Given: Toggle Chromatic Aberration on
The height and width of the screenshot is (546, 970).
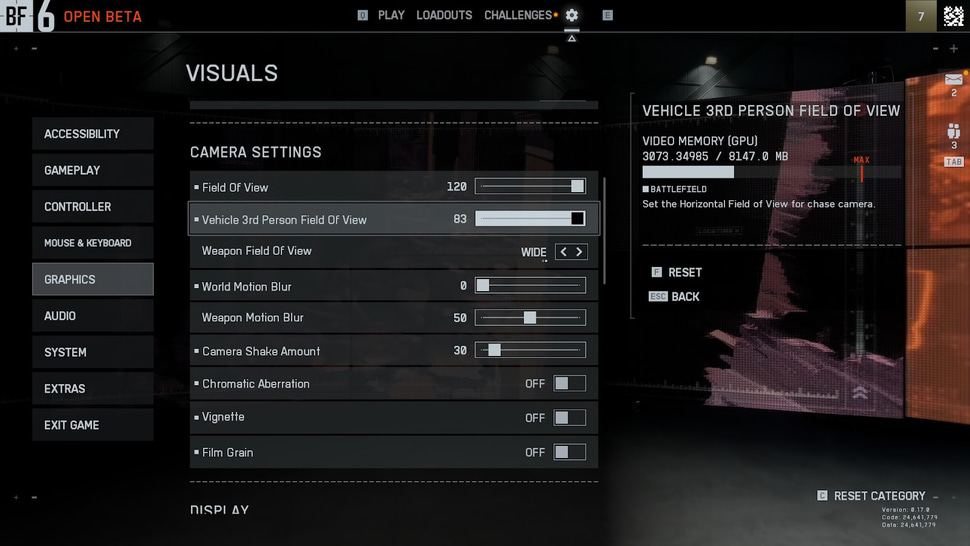Looking at the screenshot, I should tap(569, 384).
